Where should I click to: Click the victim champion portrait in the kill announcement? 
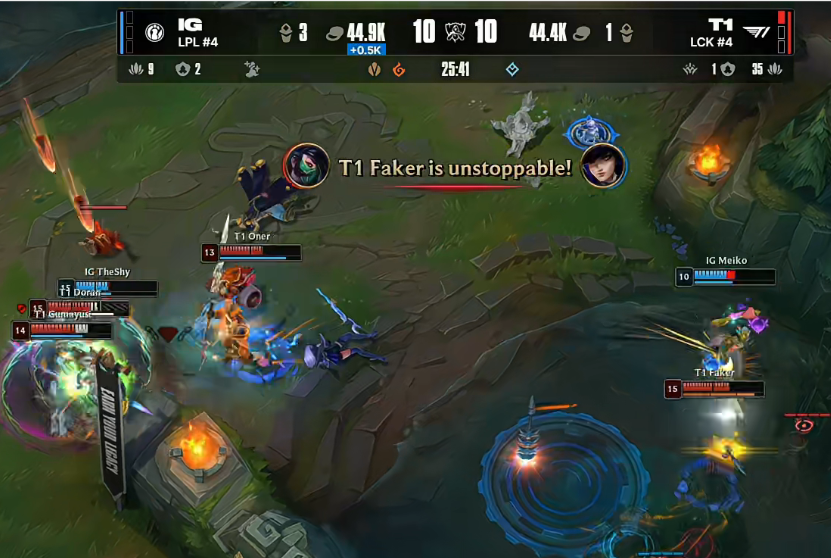[x=604, y=166]
